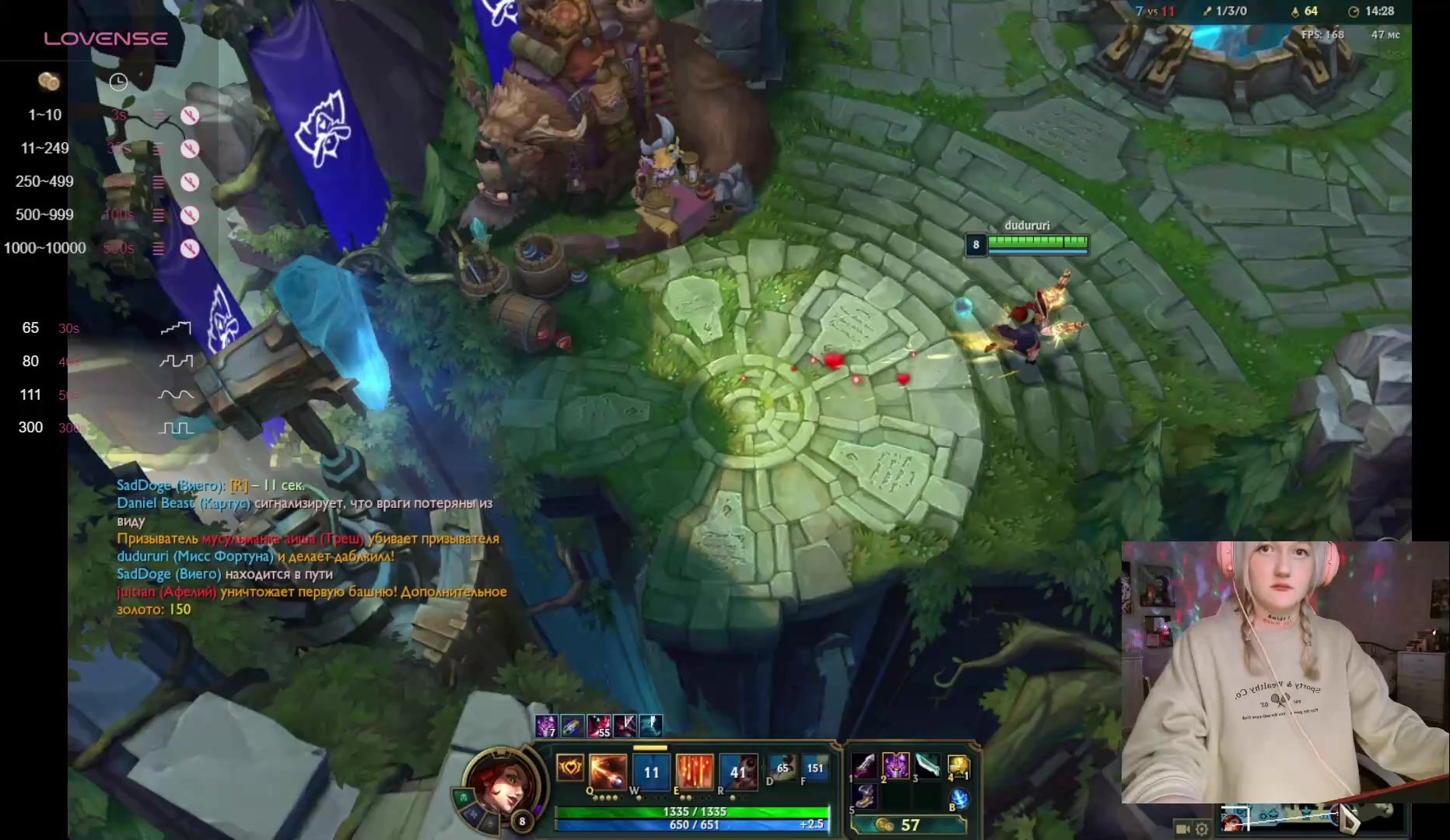
Task: Click on the minimap strip
Action: click(1315, 818)
